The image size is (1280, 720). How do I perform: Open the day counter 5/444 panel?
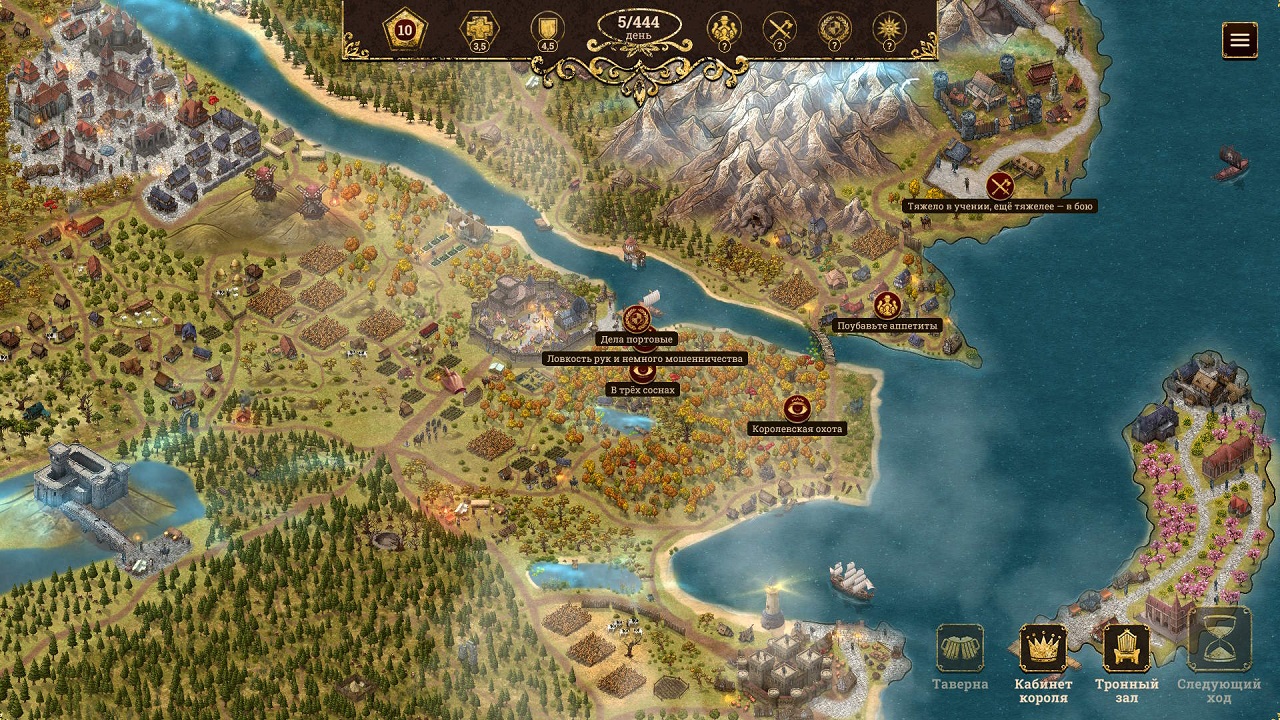pyautogui.click(x=640, y=28)
